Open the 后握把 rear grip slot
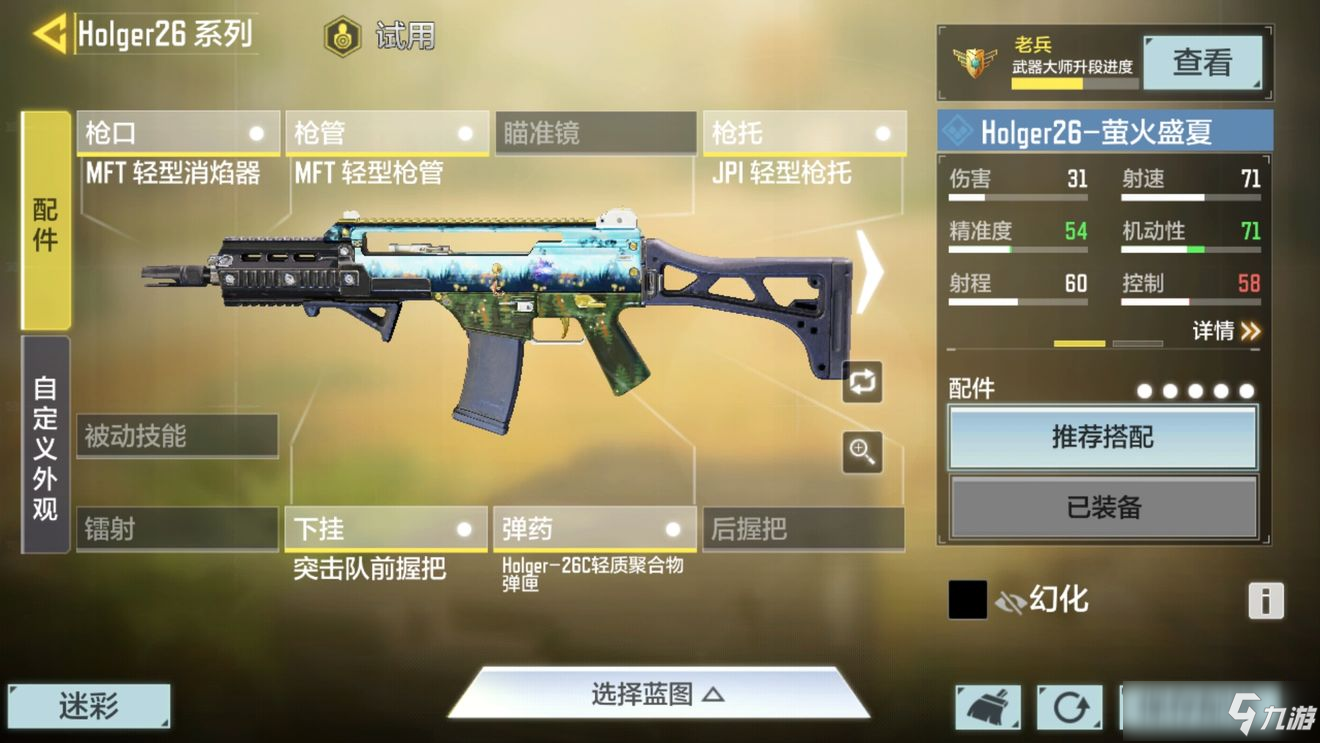 pos(803,529)
